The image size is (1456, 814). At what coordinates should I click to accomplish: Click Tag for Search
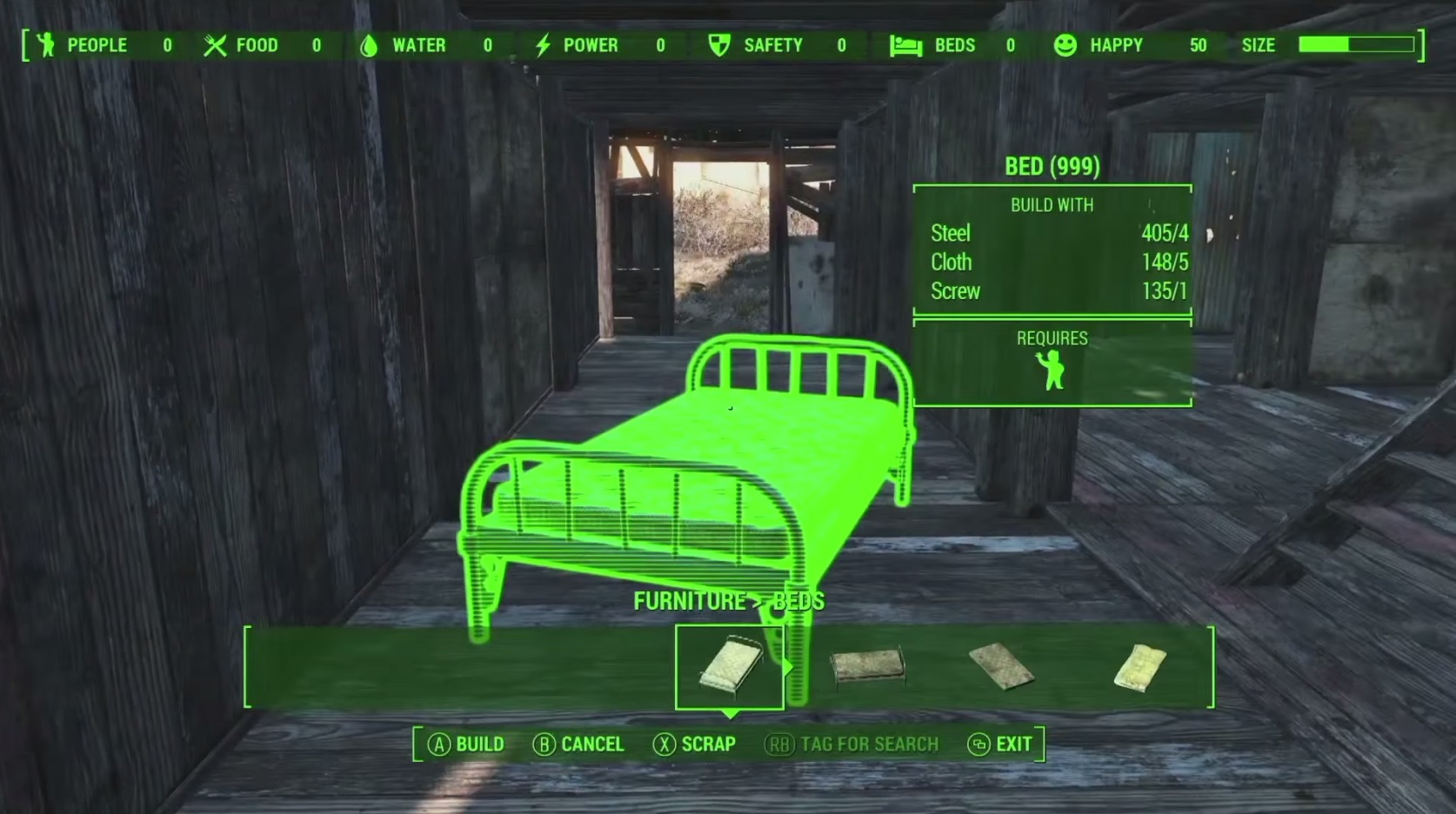(851, 744)
